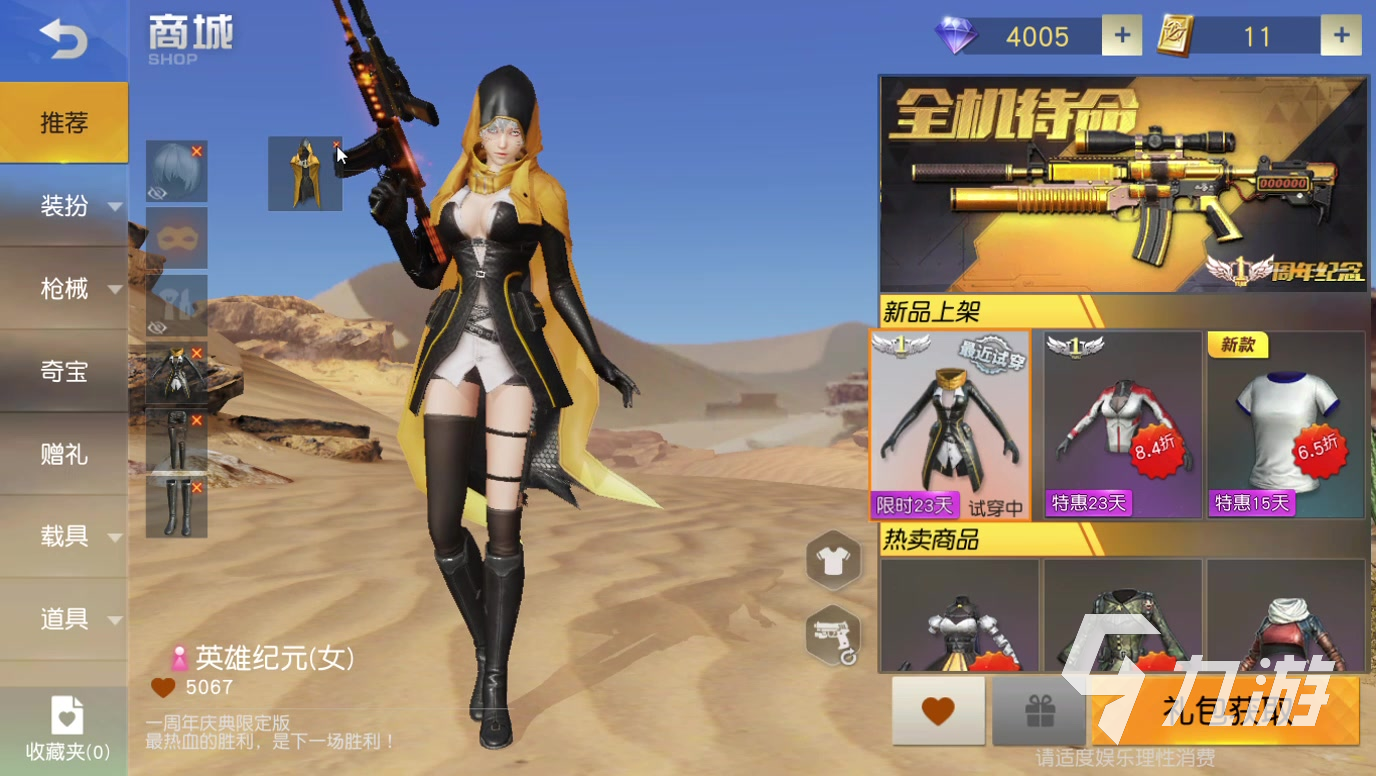Add more purple diamonds with plus button
The height and width of the screenshot is (776, 1376).
tap(1122, 36)
